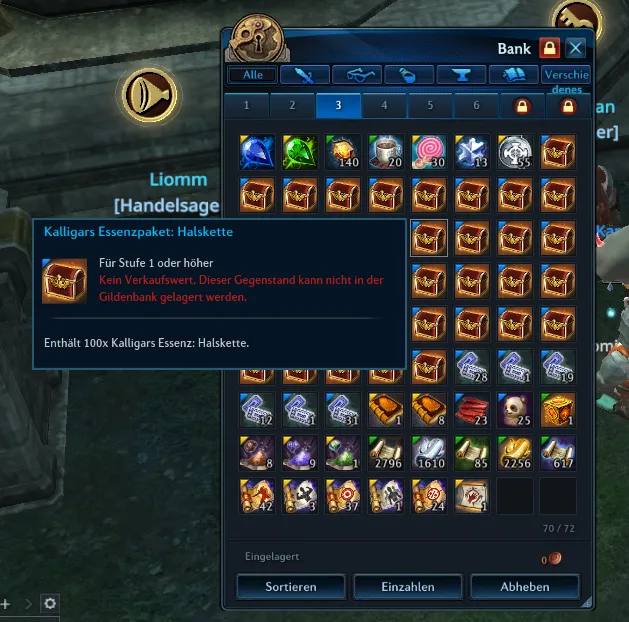
Task: Click the Einzahlen deposit button
Action: click(407, 585)
